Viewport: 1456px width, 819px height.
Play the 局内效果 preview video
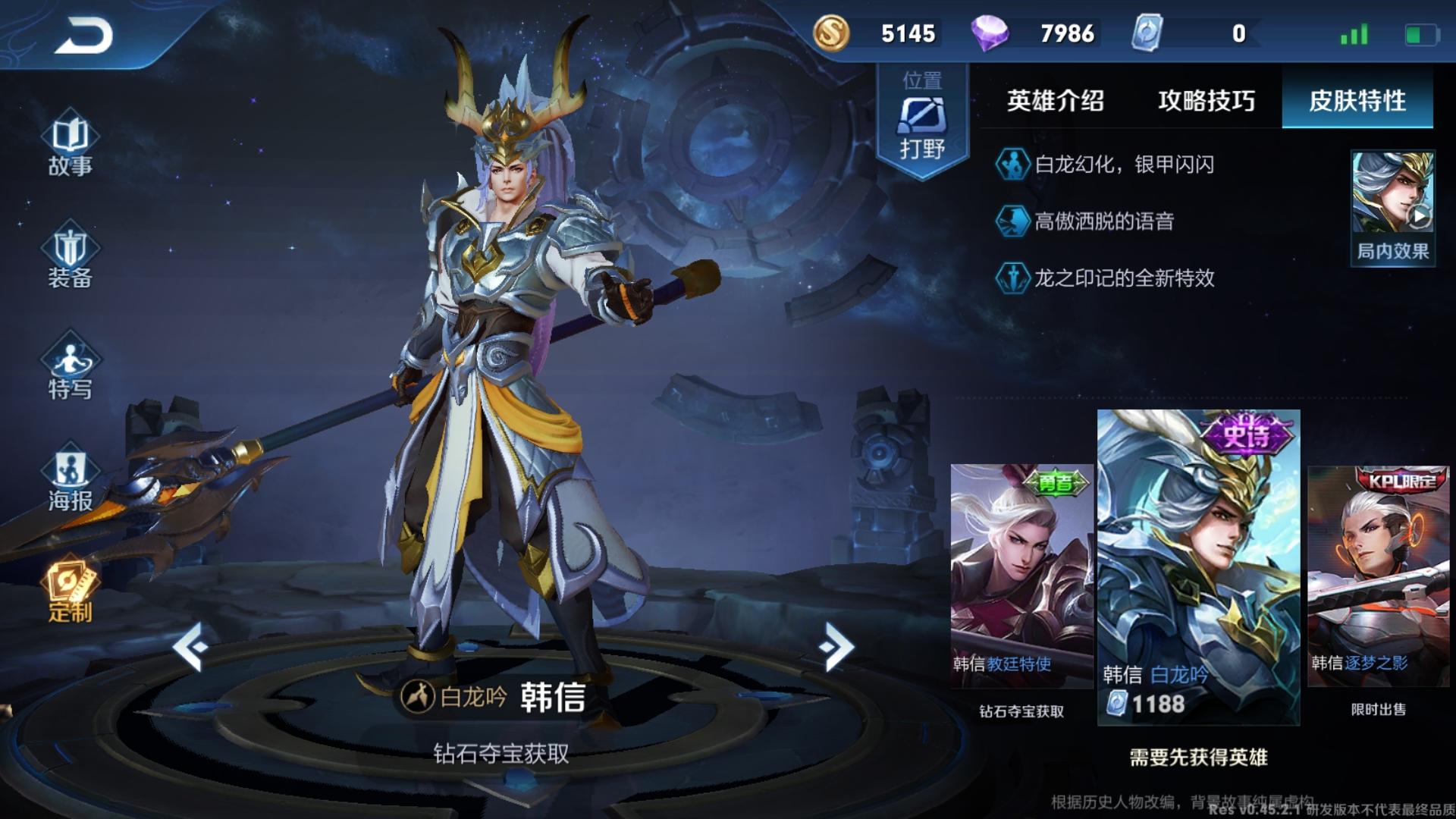pyautogui.click(x=1392, y=201)
